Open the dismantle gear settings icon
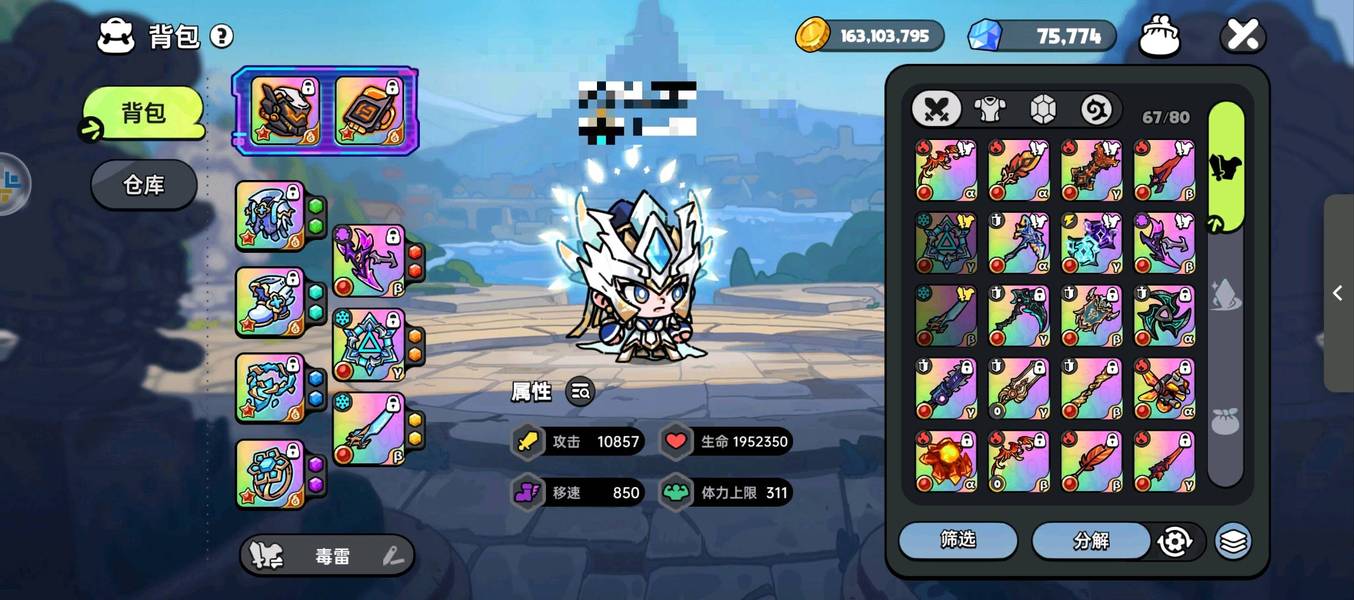This screenshot has width=1354, height=600. (1174, 542)
